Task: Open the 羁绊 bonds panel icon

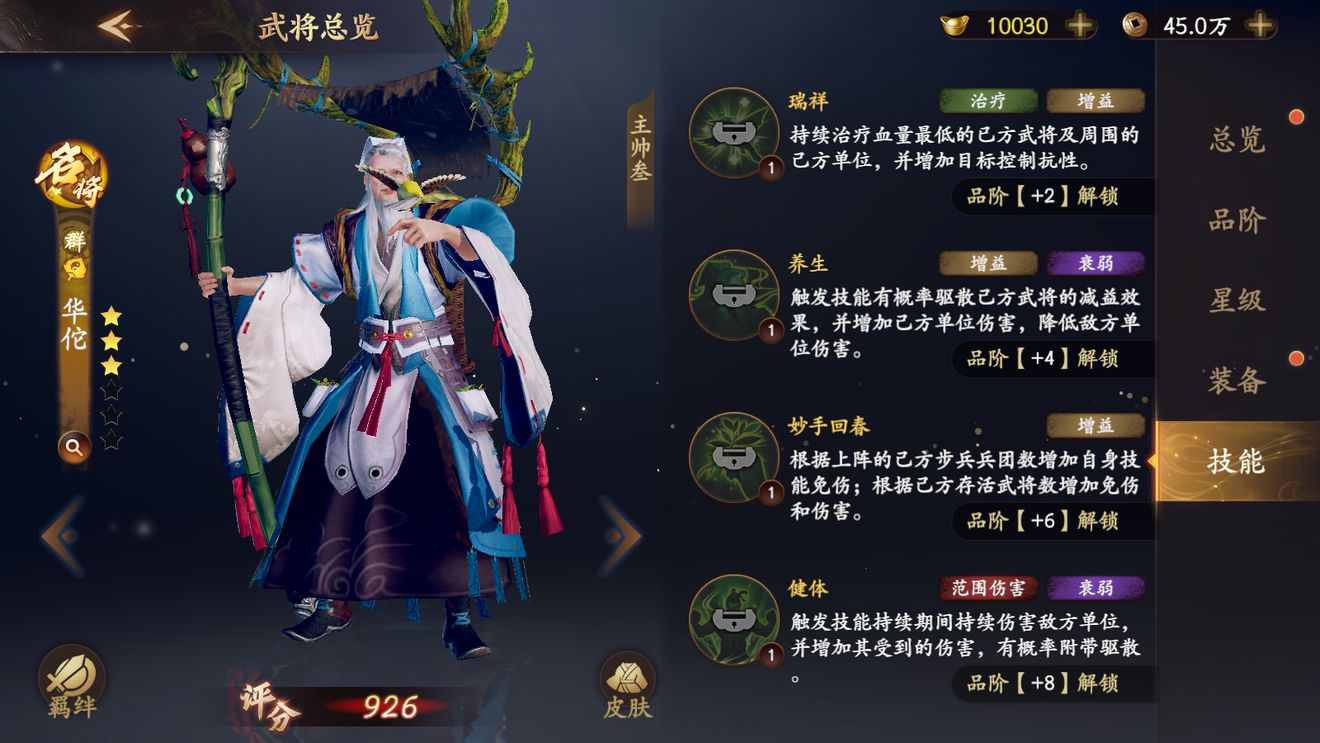Action: point(72,670)
